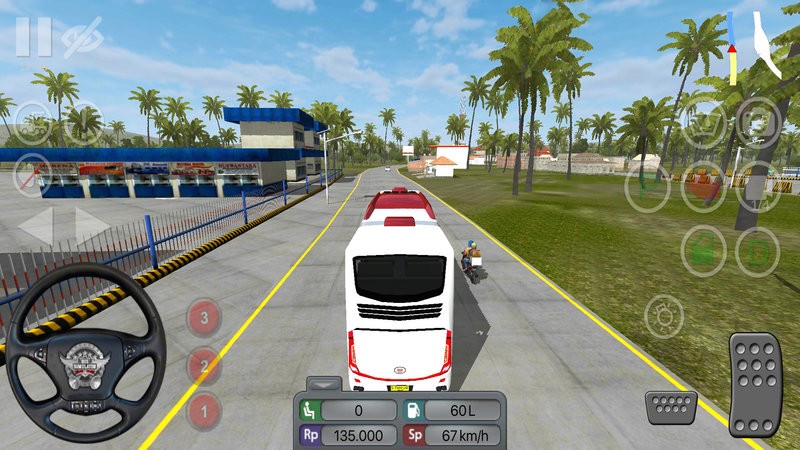
Task: Activate the right turn signal arrow
Action: click(91, 226)
